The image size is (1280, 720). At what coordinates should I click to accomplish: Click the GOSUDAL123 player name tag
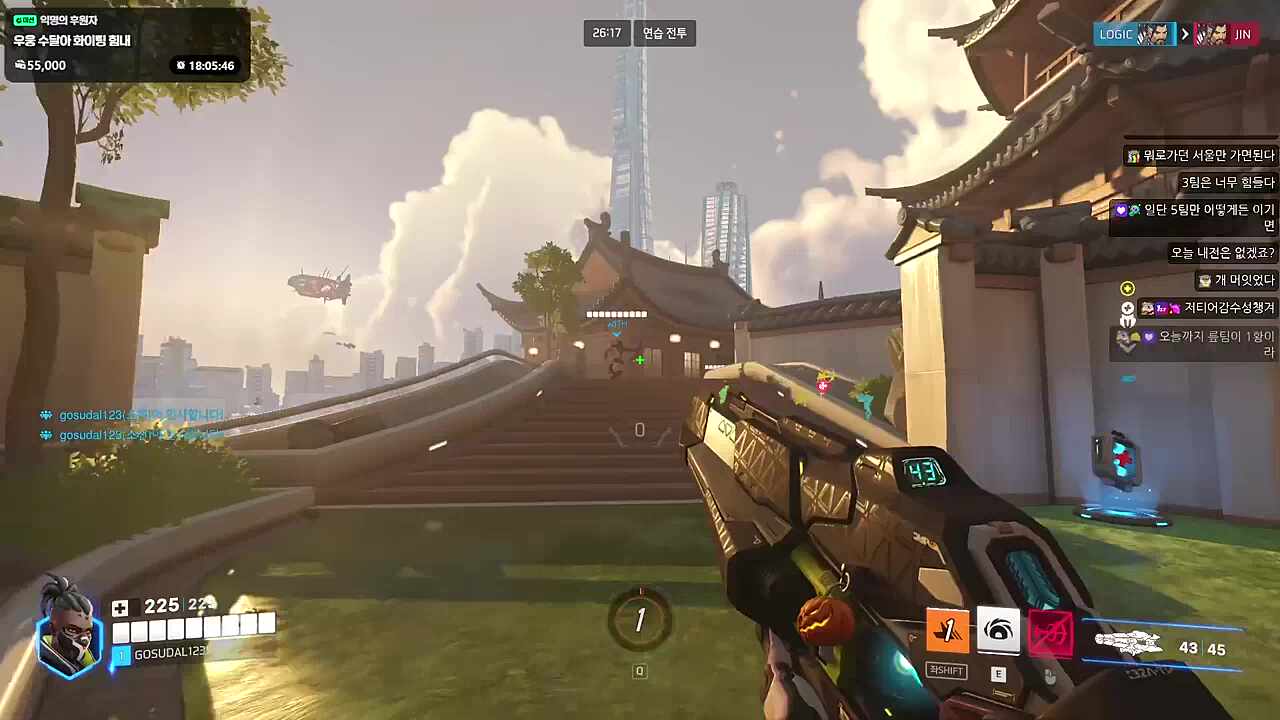point(168,652)
